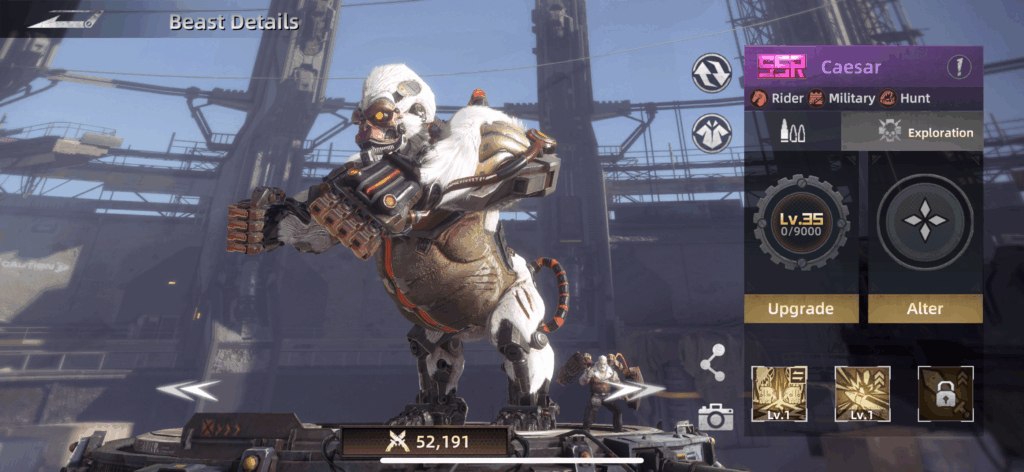Go back using the top-left arrow
1024x472 pixels.
click(66, 19)
